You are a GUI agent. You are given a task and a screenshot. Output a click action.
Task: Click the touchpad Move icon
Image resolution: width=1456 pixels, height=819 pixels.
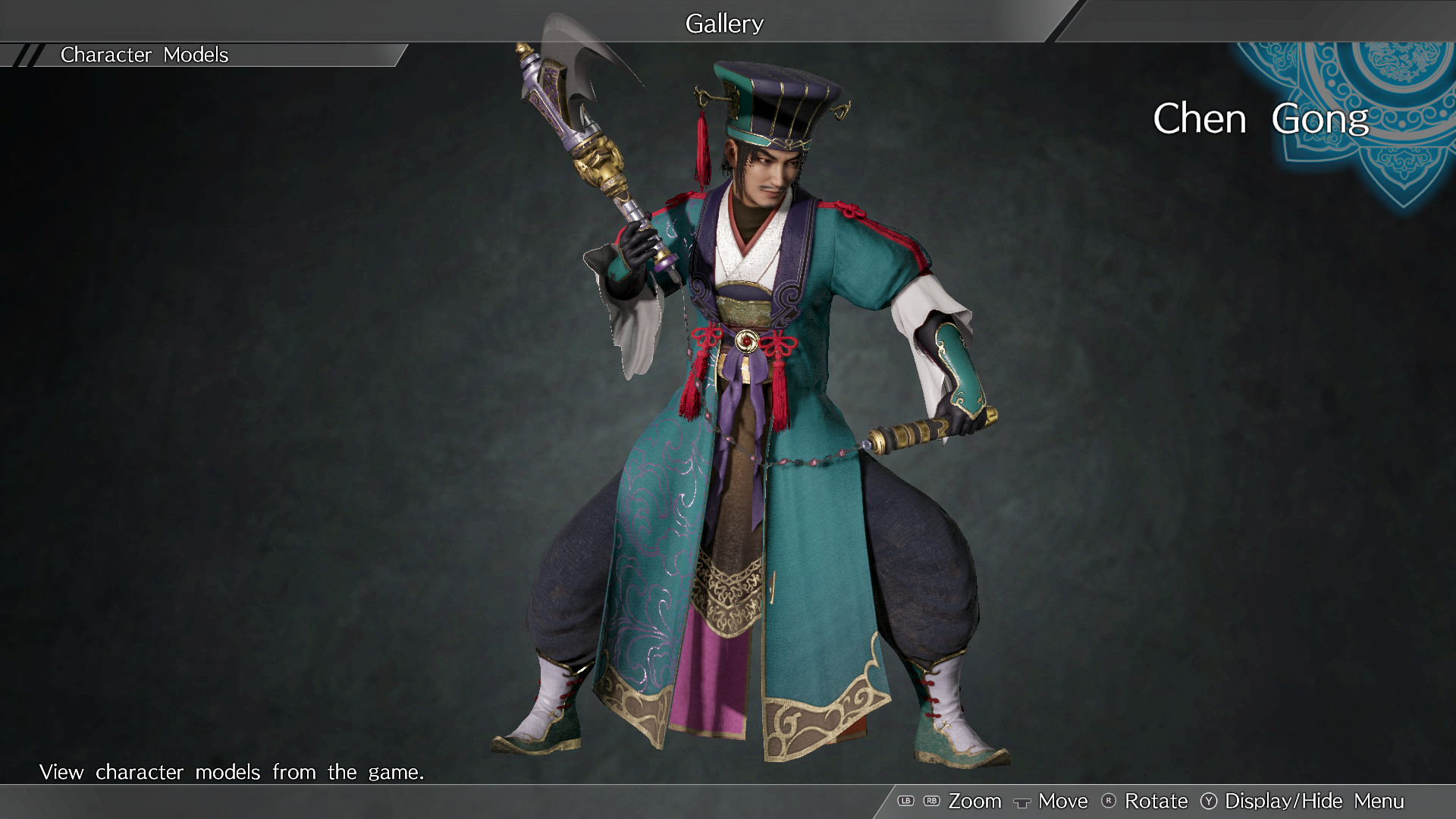pos(1022,802)
